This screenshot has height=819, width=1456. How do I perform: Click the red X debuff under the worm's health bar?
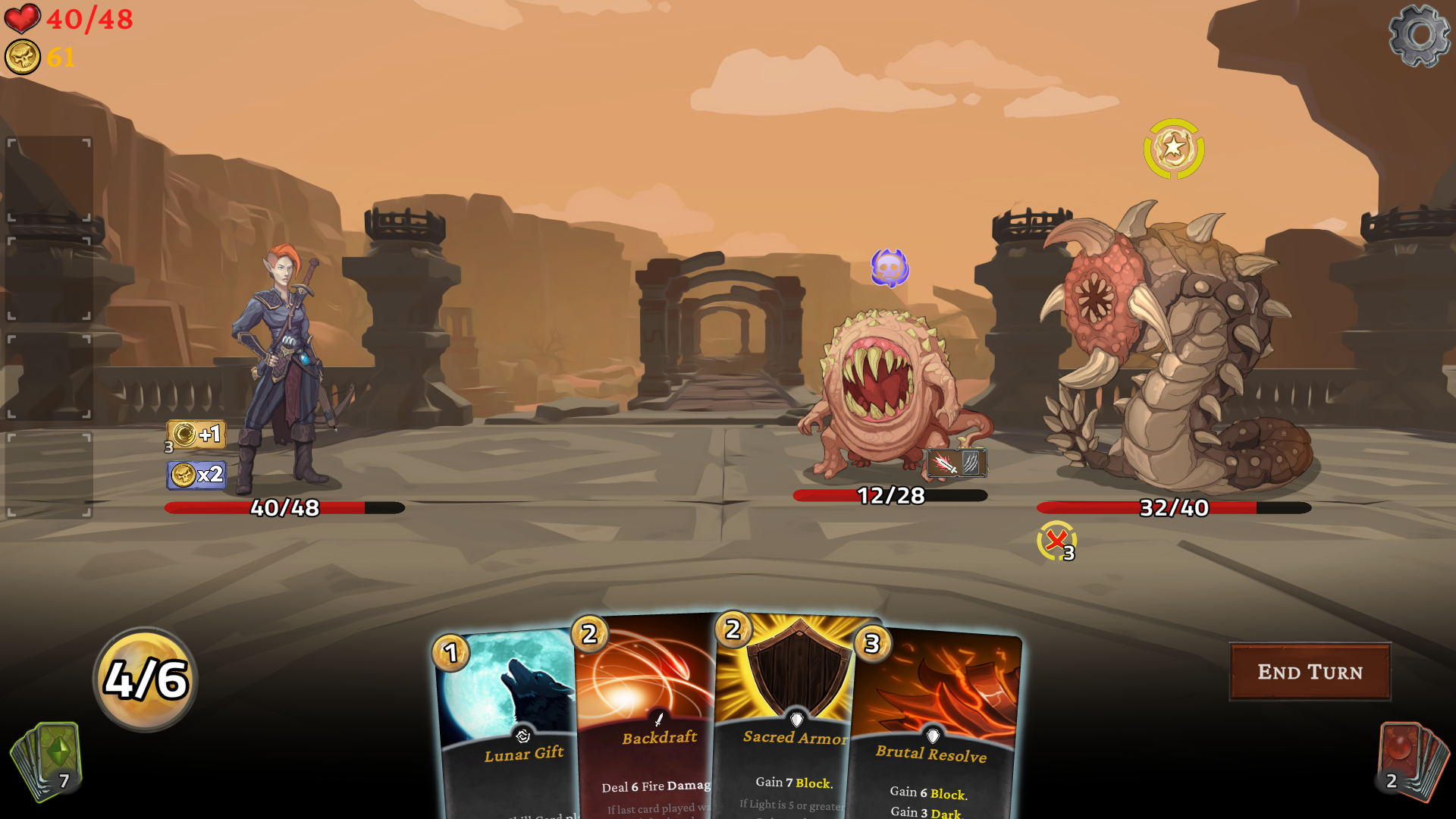point(1053,541)
